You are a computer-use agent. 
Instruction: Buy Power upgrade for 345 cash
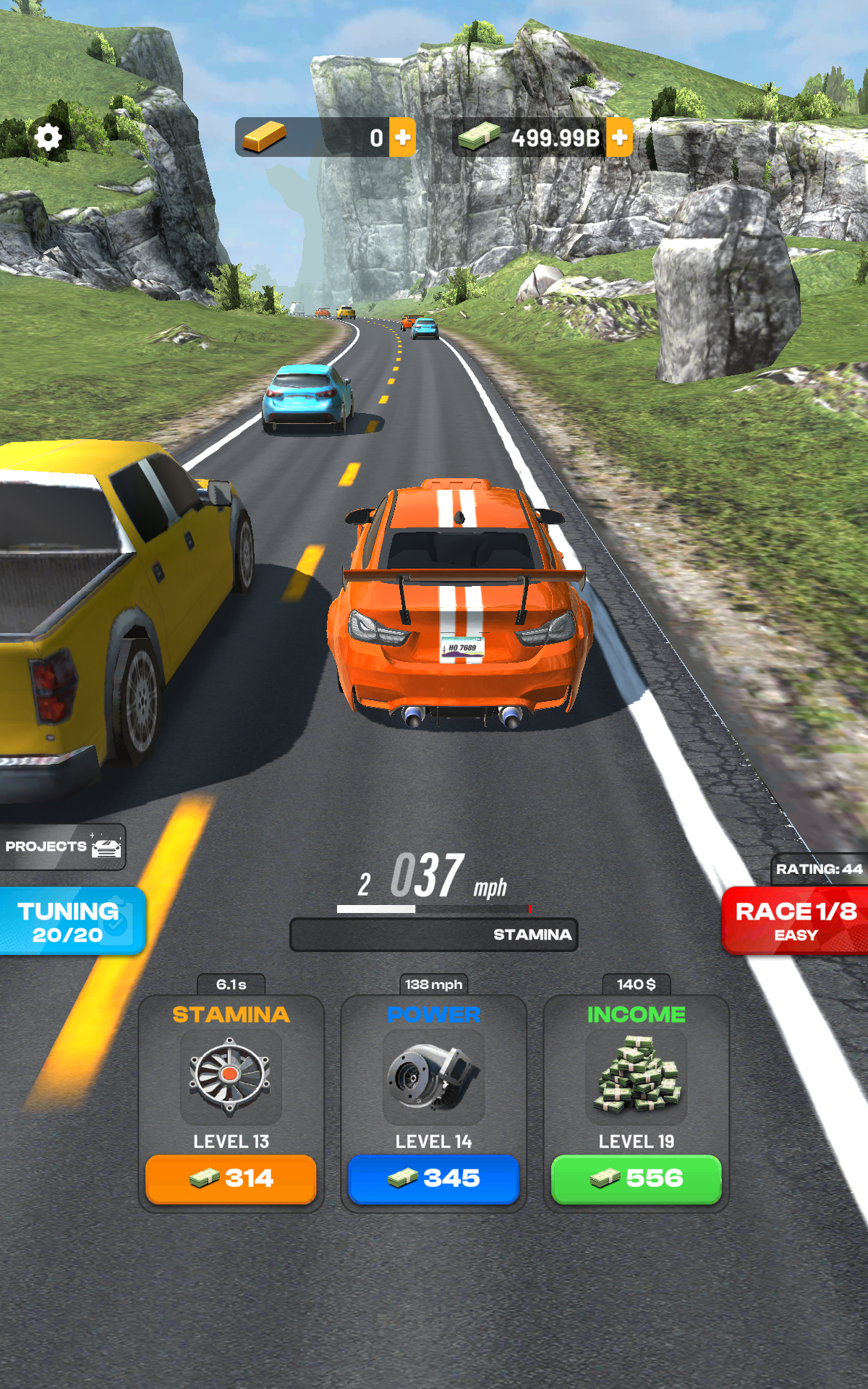(x=433, y=1178)
